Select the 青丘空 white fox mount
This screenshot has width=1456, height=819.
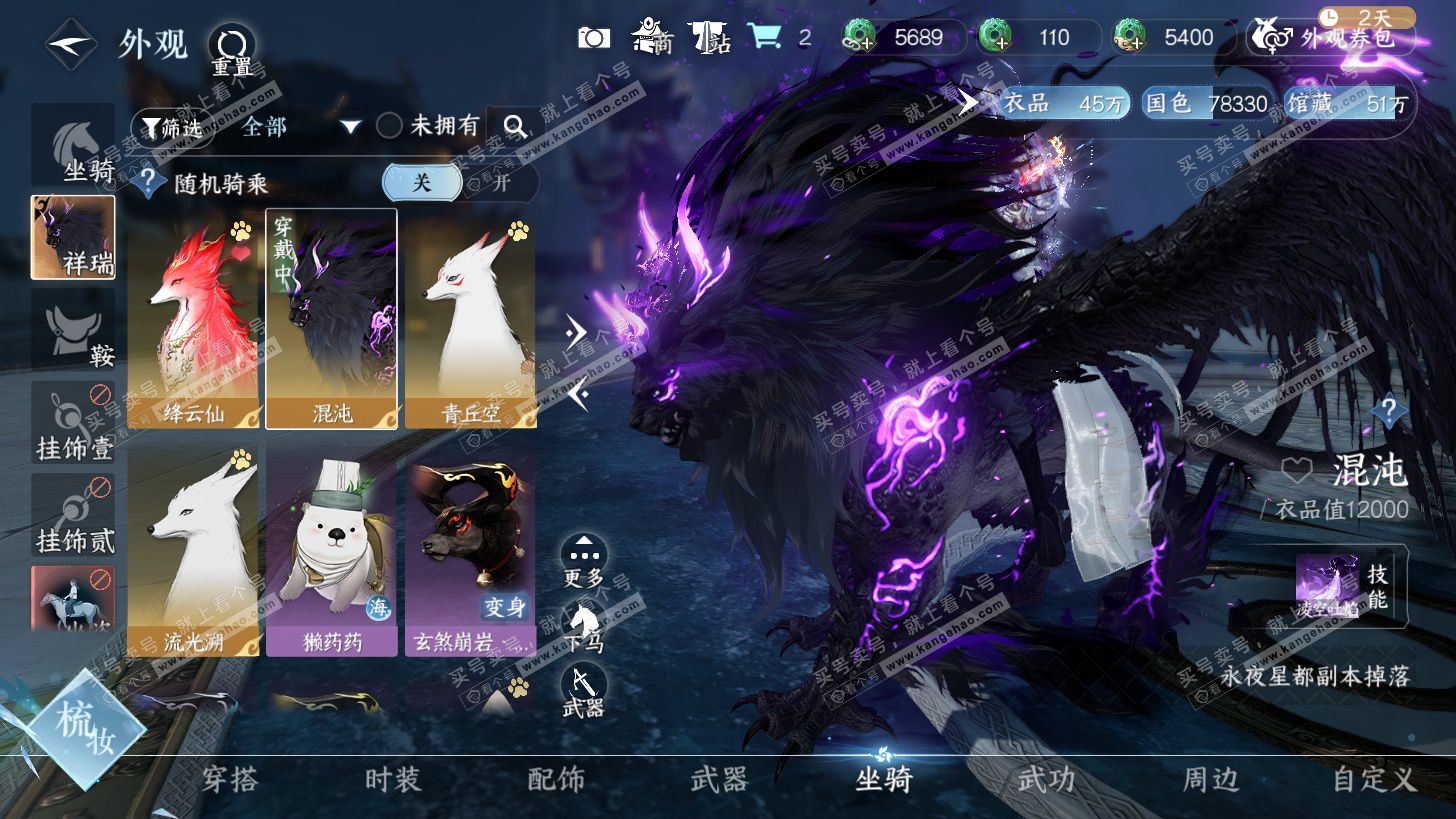tap(470, 318)
